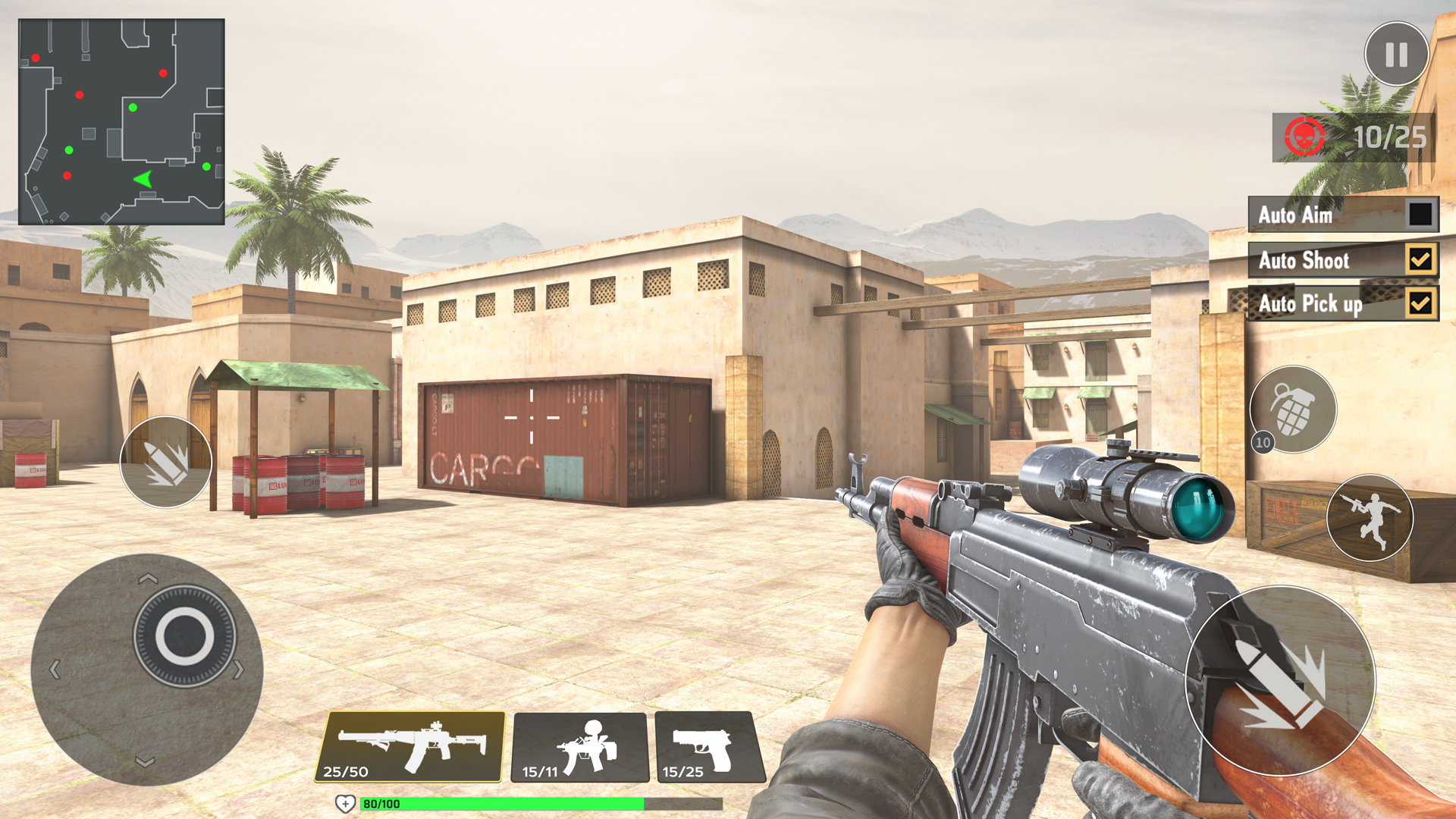This screenshot has width=1456, height=819.
Task: Tap the player arrow on the minimap
Action: [x=143, y=179]
